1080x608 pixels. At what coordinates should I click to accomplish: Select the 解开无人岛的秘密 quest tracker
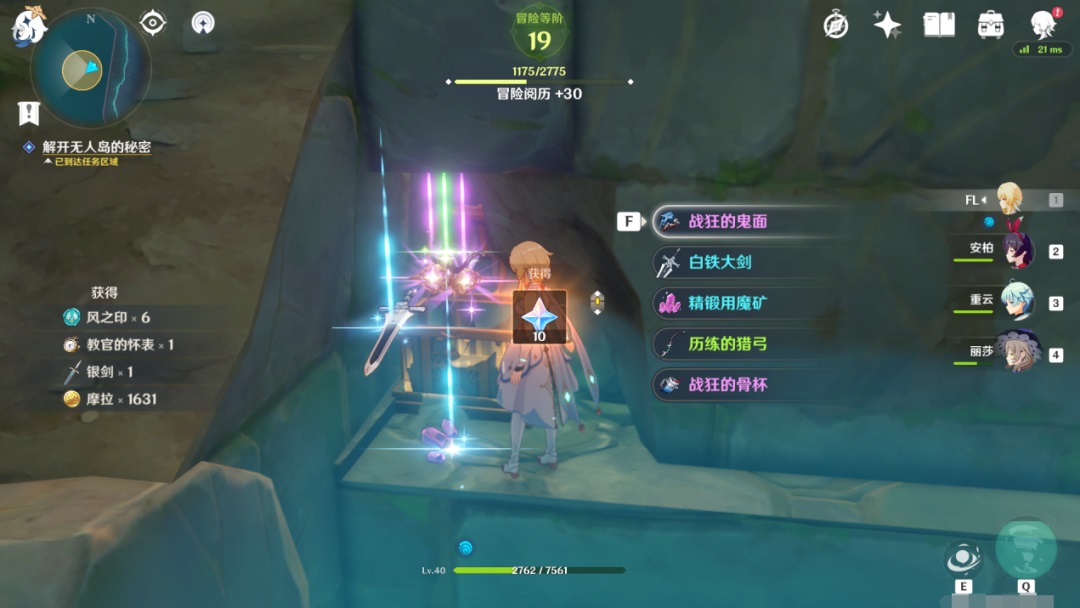[x=96, y=147]
